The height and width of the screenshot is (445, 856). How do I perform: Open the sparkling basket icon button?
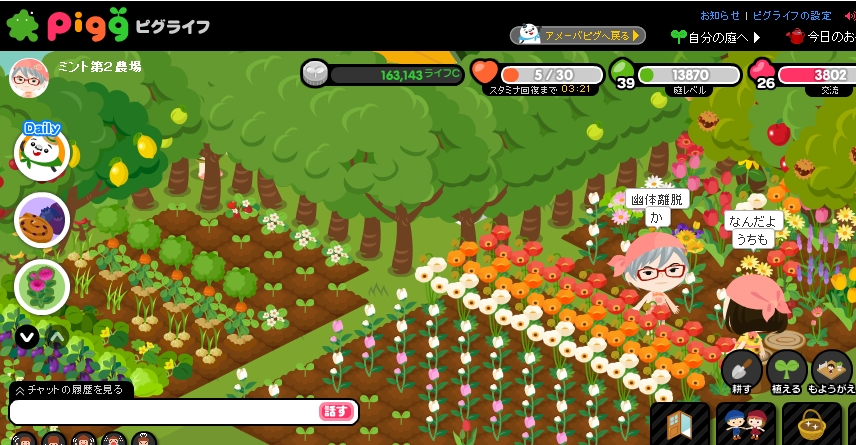click(x=811, y=424)
